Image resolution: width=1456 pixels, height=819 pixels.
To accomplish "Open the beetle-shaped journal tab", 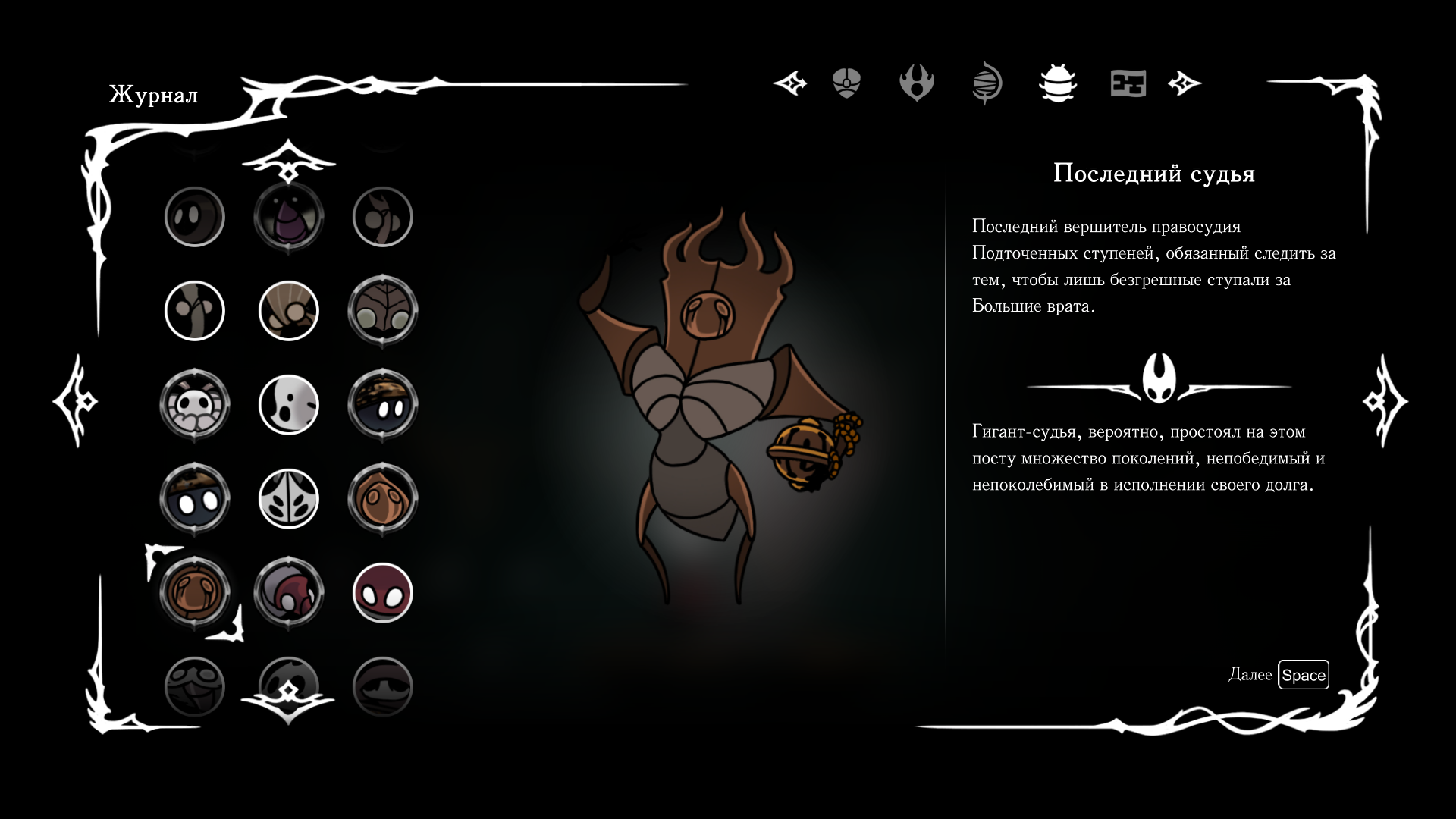I will 1057,83.
